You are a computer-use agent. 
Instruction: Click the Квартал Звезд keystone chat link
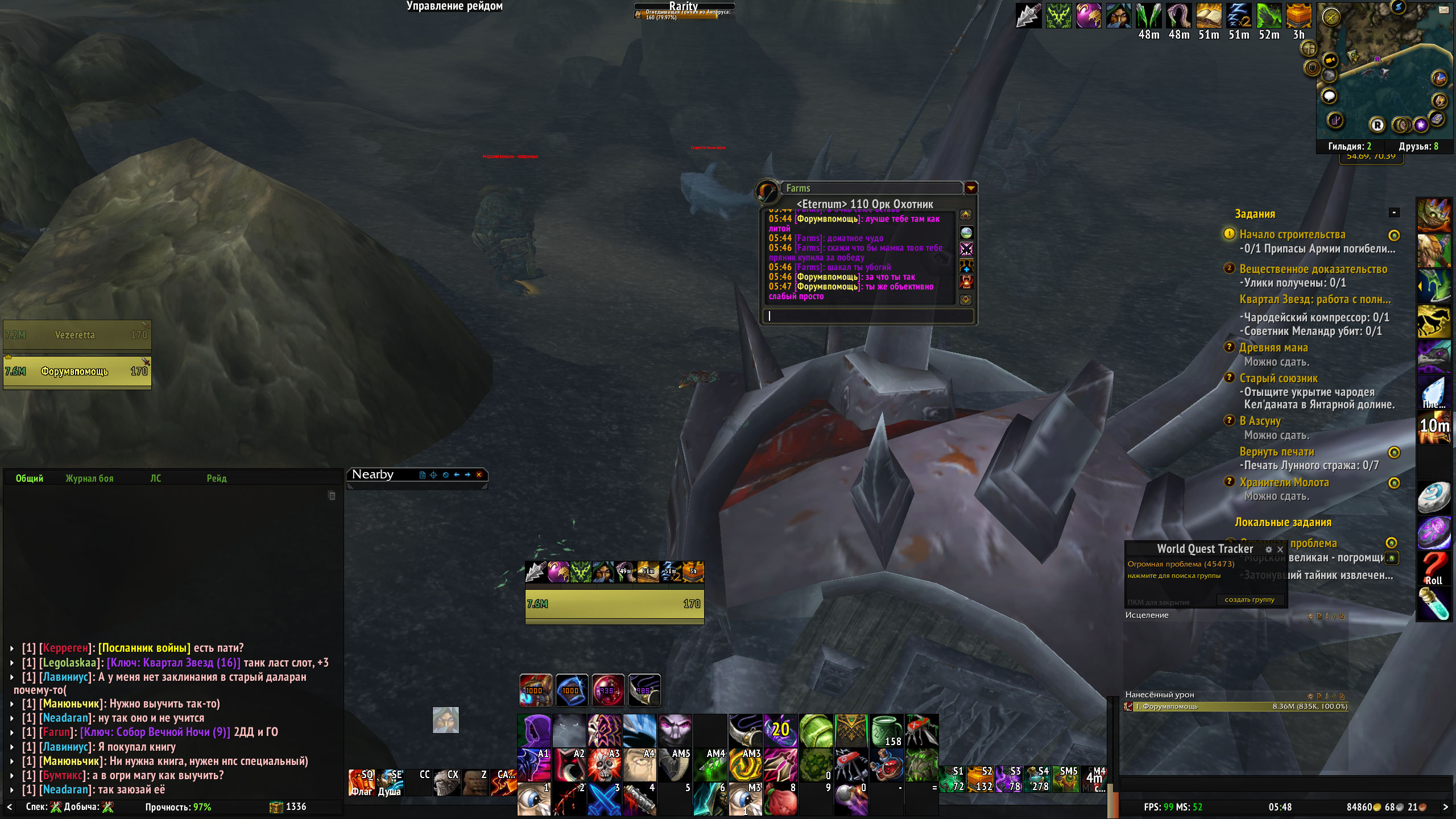(x=173, y=663)
